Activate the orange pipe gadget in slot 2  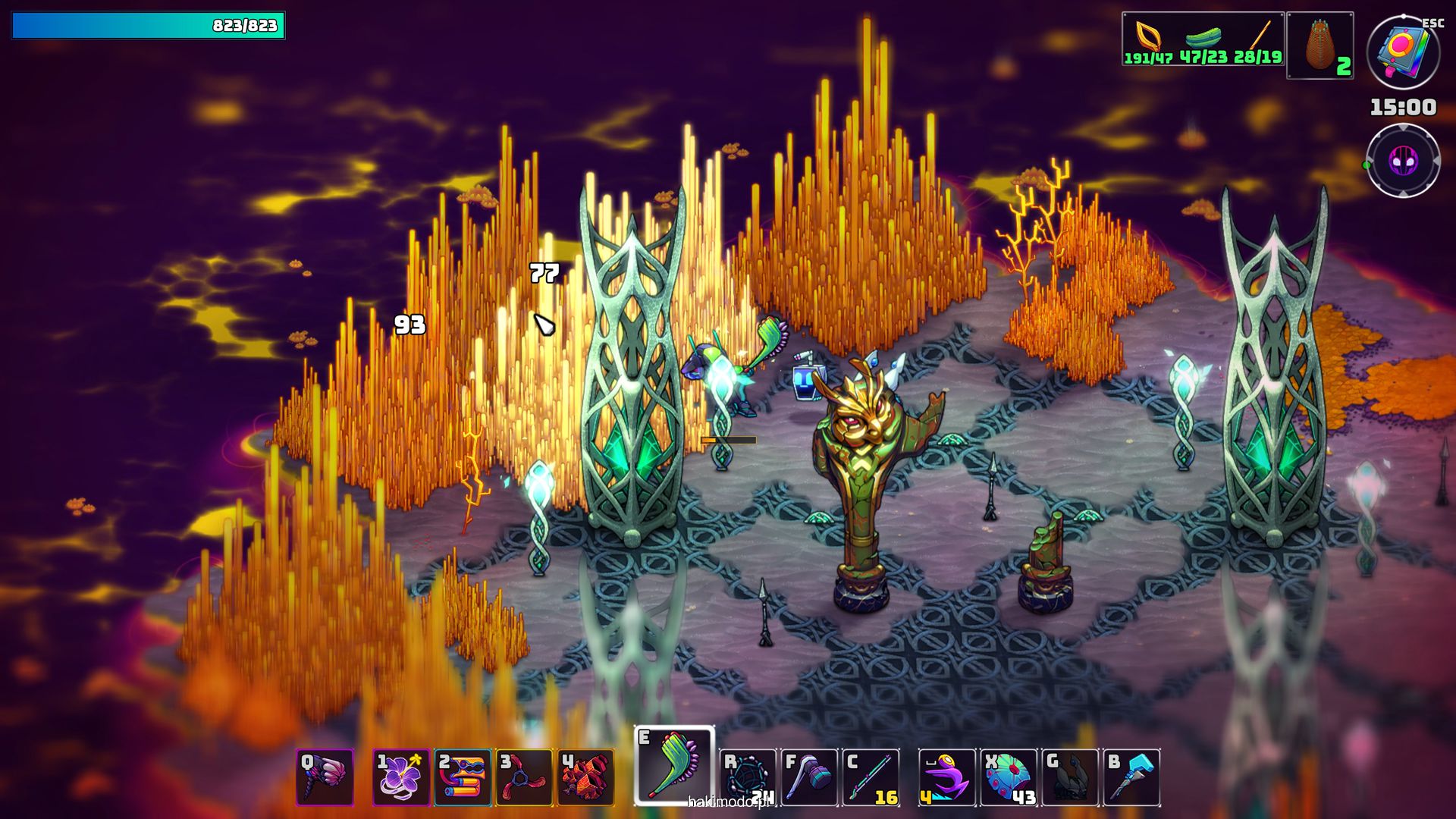point(463,777)
